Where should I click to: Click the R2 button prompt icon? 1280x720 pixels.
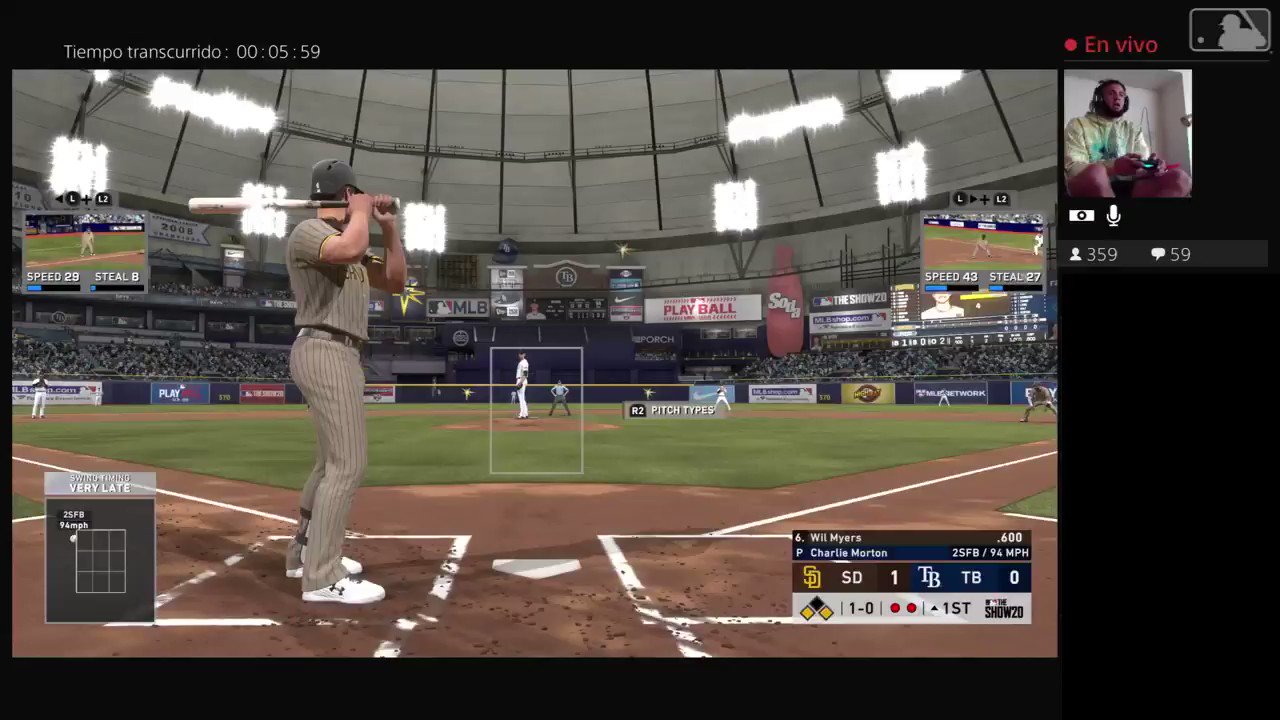[x=637, y=410]
